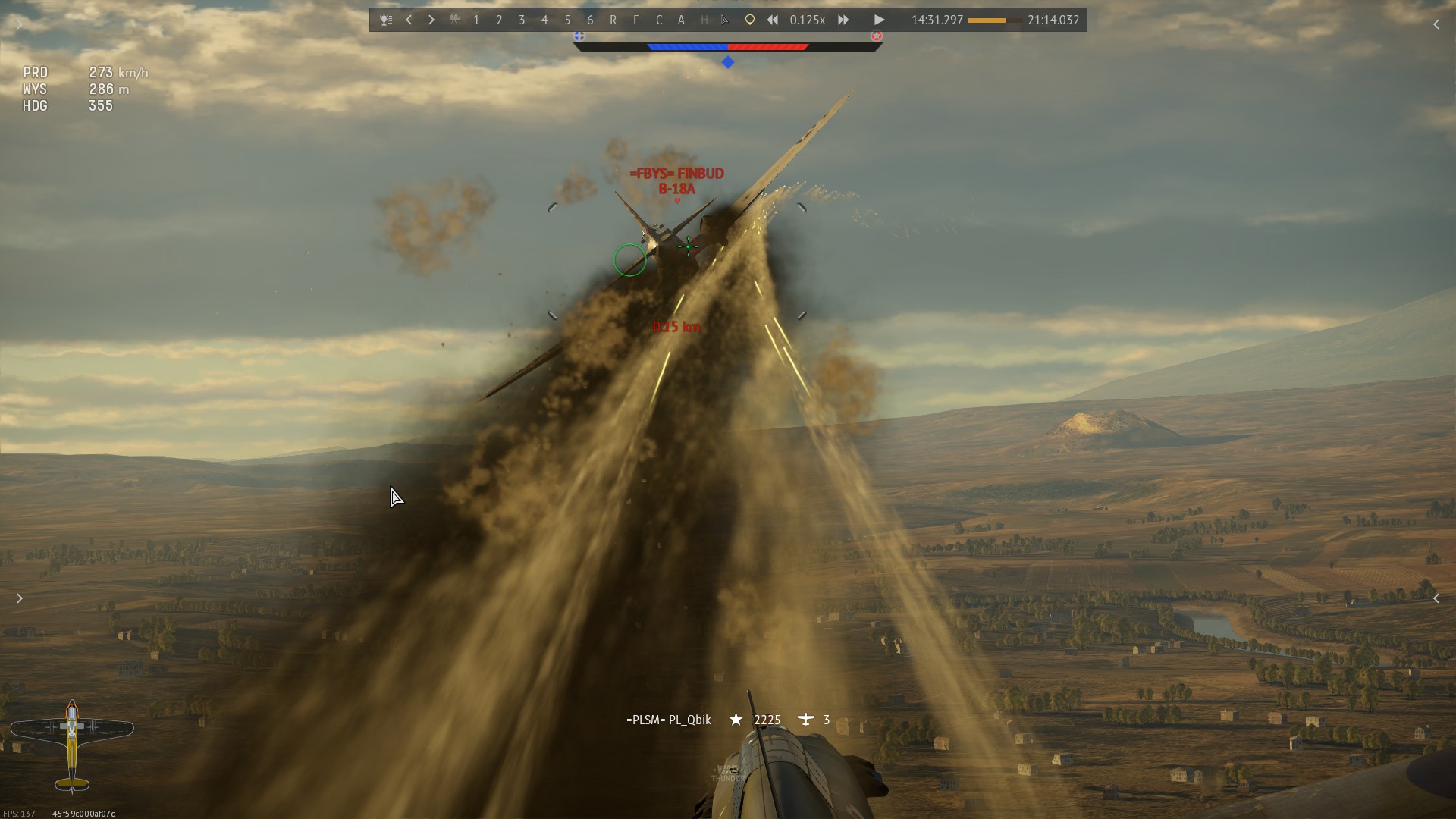
Task: Select camera view 2
Action: click(x=499, y=20)
